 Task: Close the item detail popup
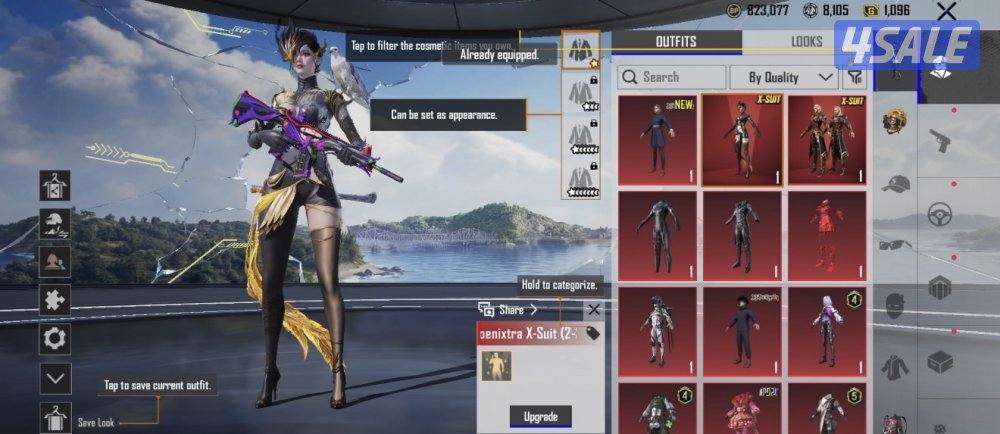tap(593, 310)
